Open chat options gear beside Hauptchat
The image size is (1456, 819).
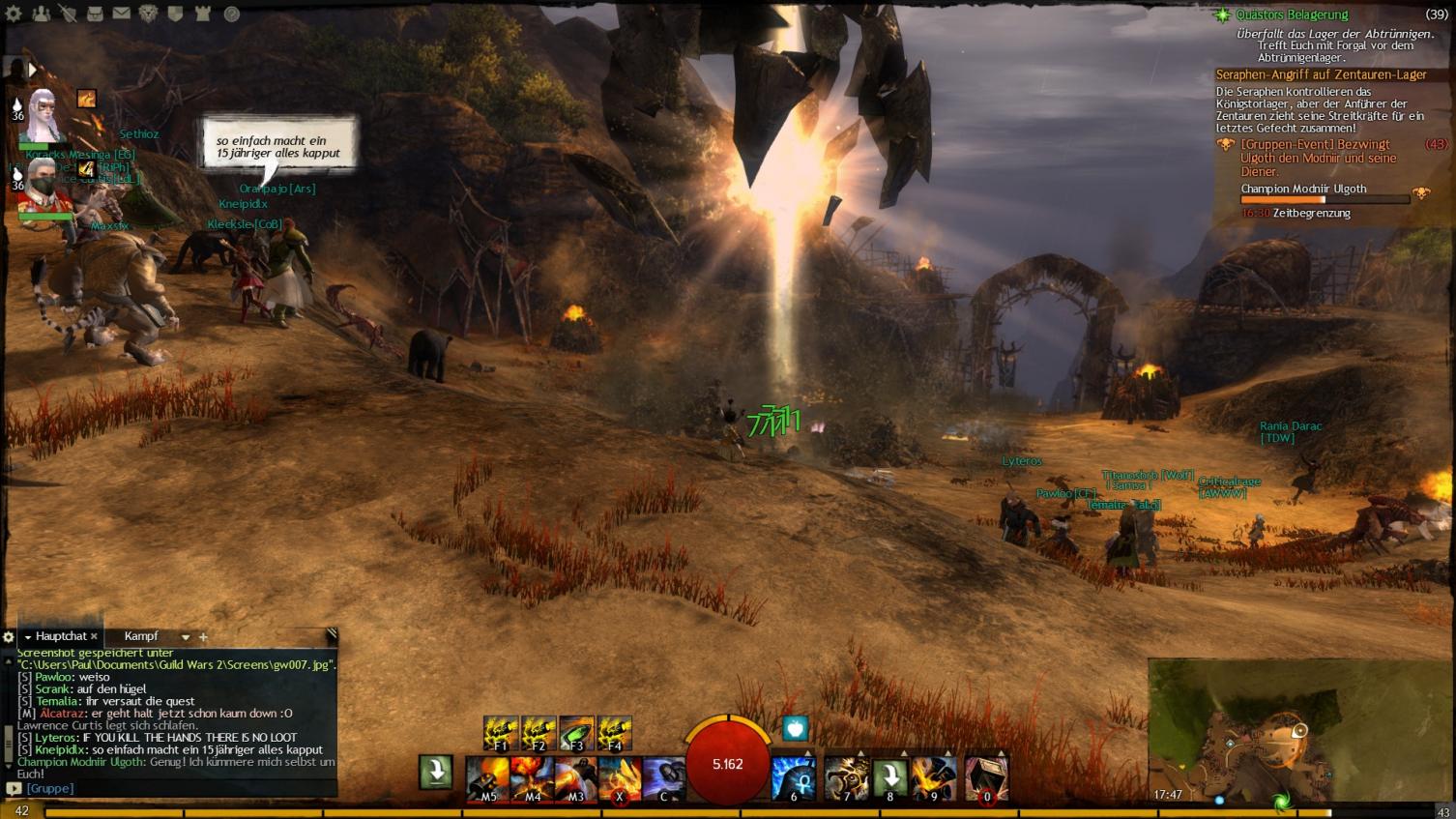tap(9, 637)
